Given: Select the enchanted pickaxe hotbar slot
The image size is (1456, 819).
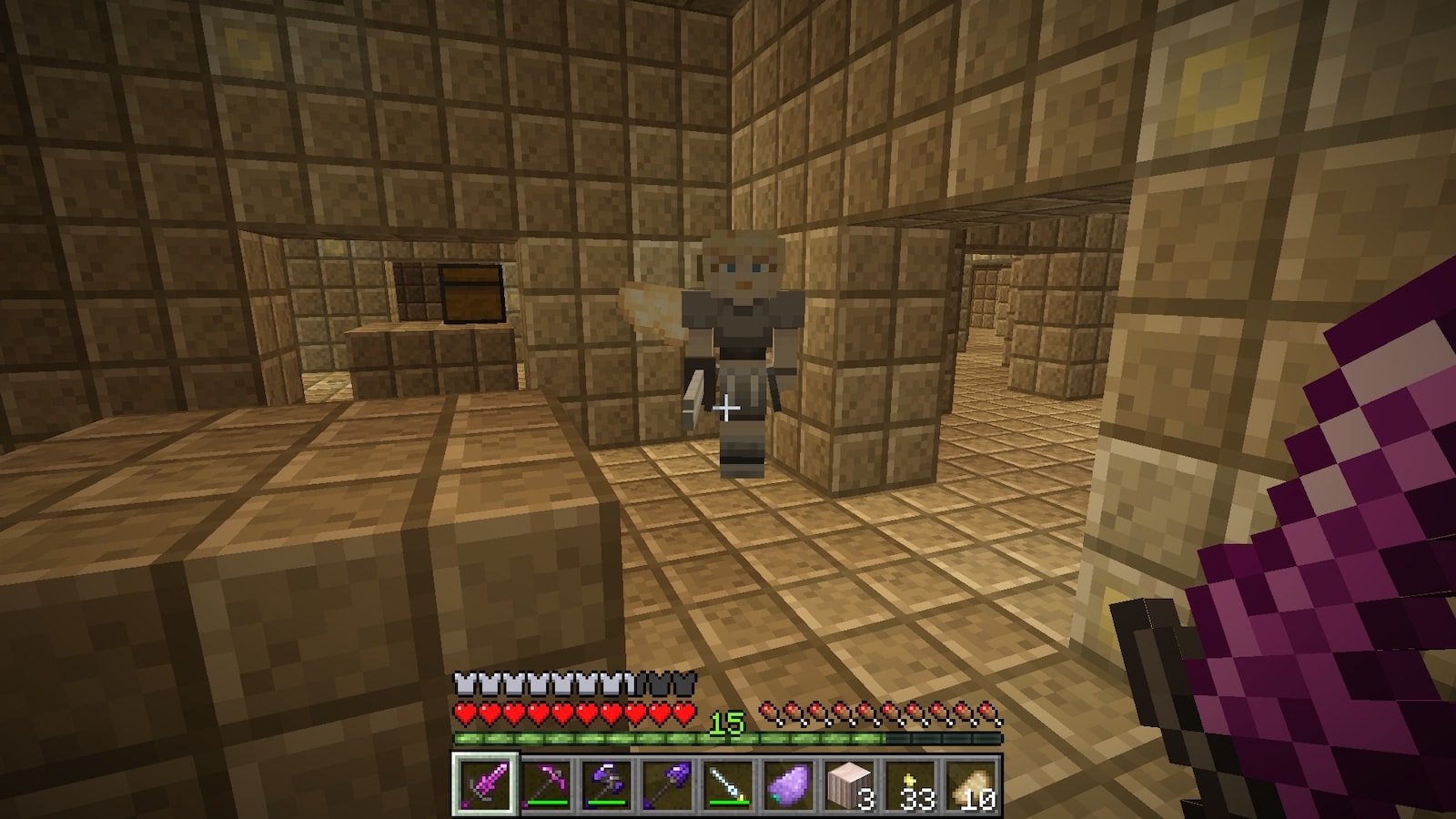Looking at the screenshot, I should point(546,784).
